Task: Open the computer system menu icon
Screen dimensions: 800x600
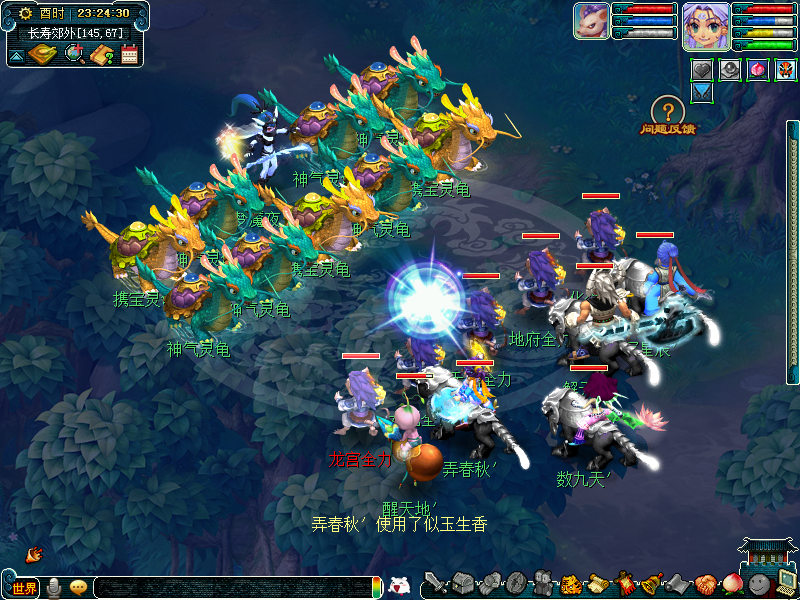Action: (785, 584)
